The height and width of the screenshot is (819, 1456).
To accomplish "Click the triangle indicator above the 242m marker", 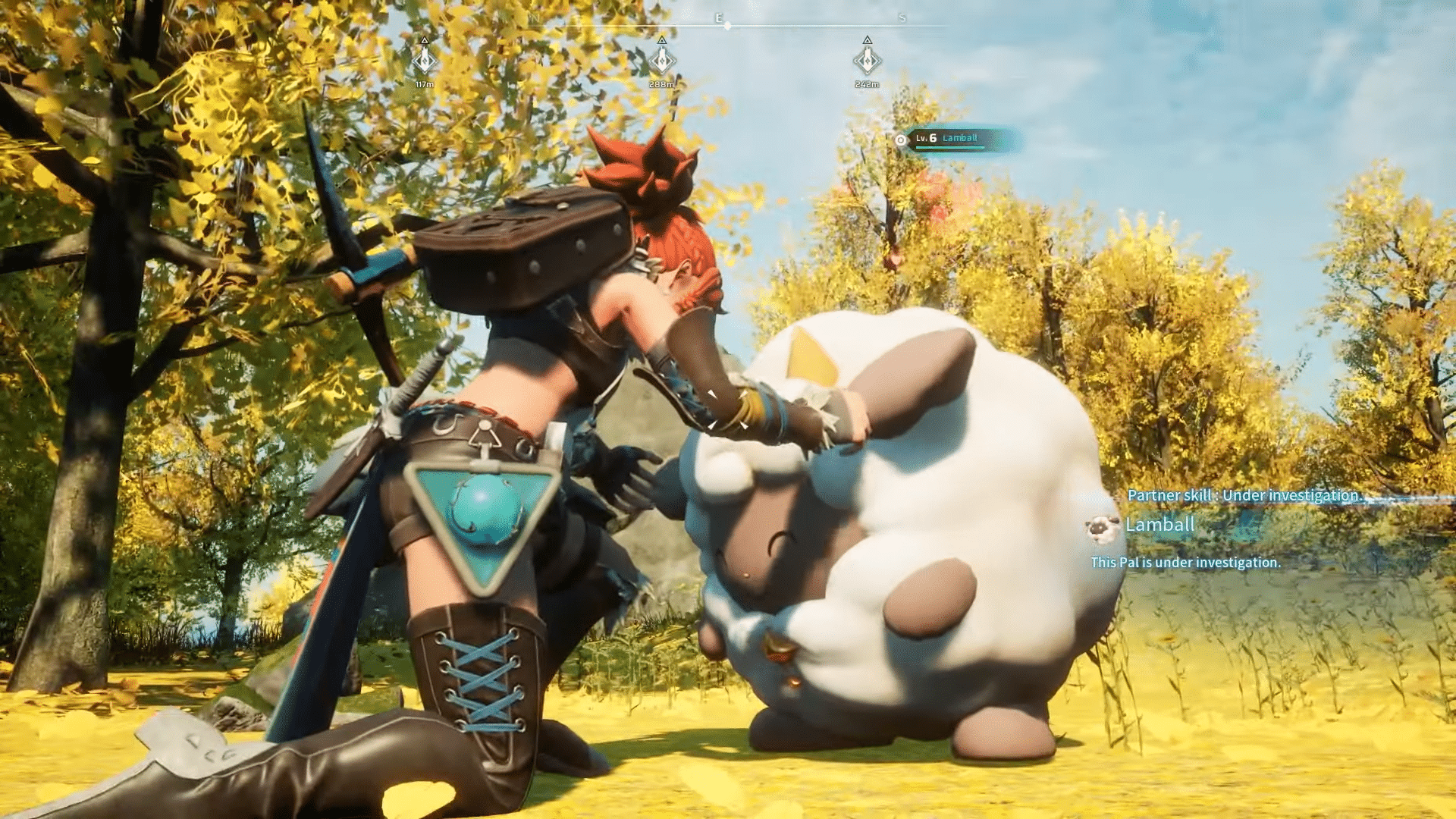I will (868, 40).
